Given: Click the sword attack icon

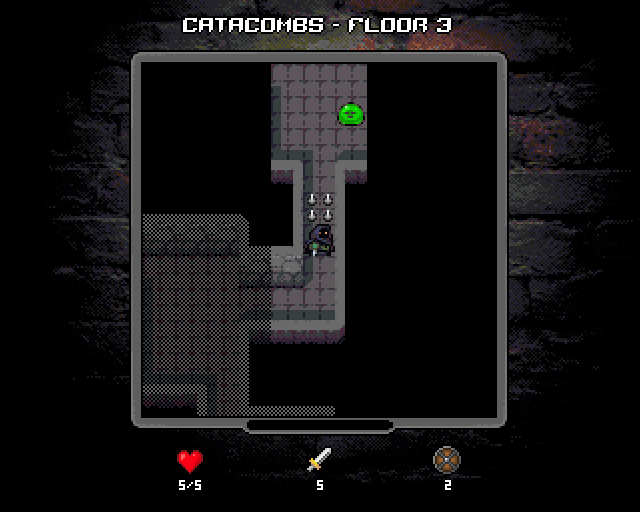Looking at the screenshot, I should point(319,460).
